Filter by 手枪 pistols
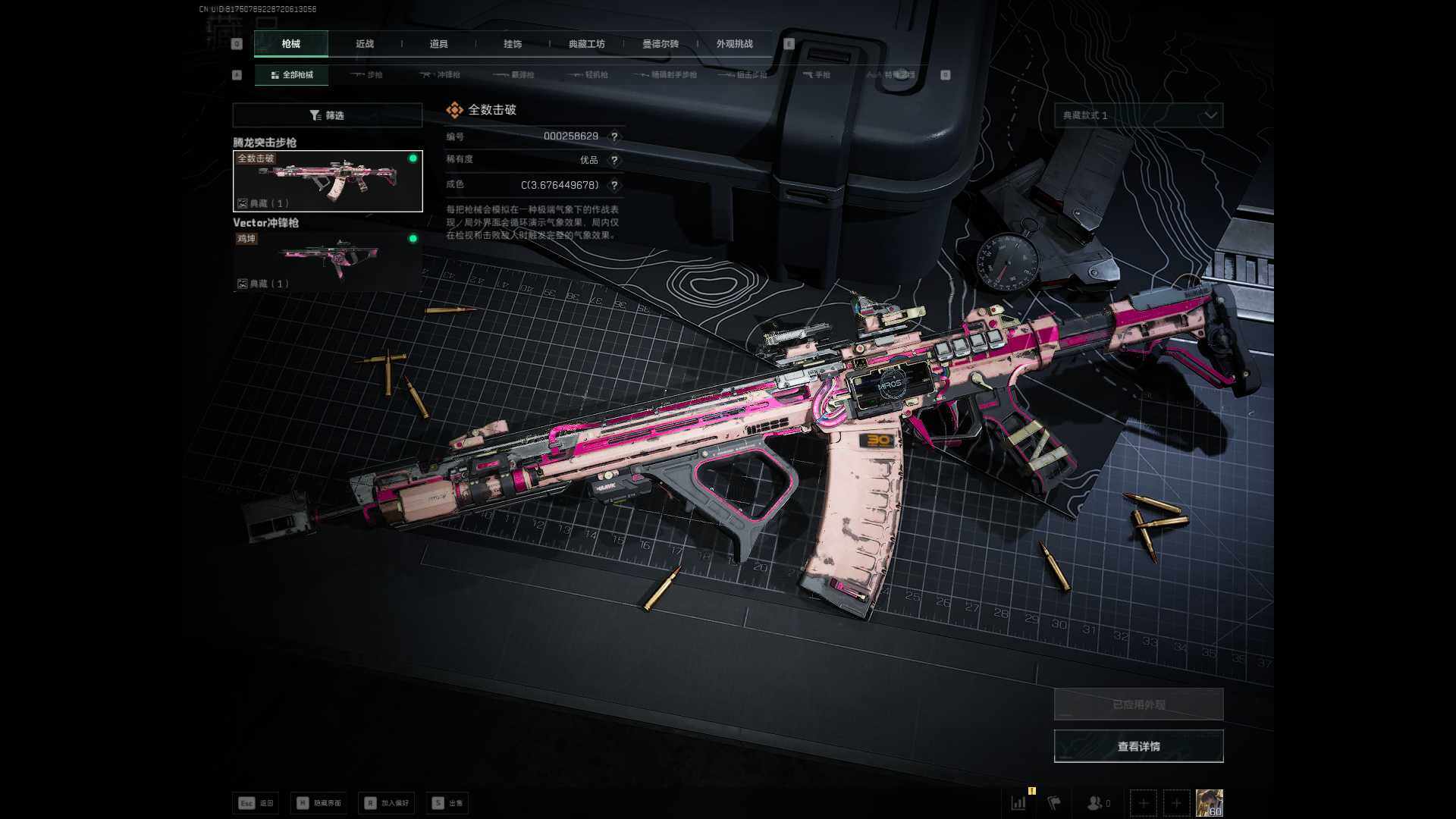 (817, 75)
